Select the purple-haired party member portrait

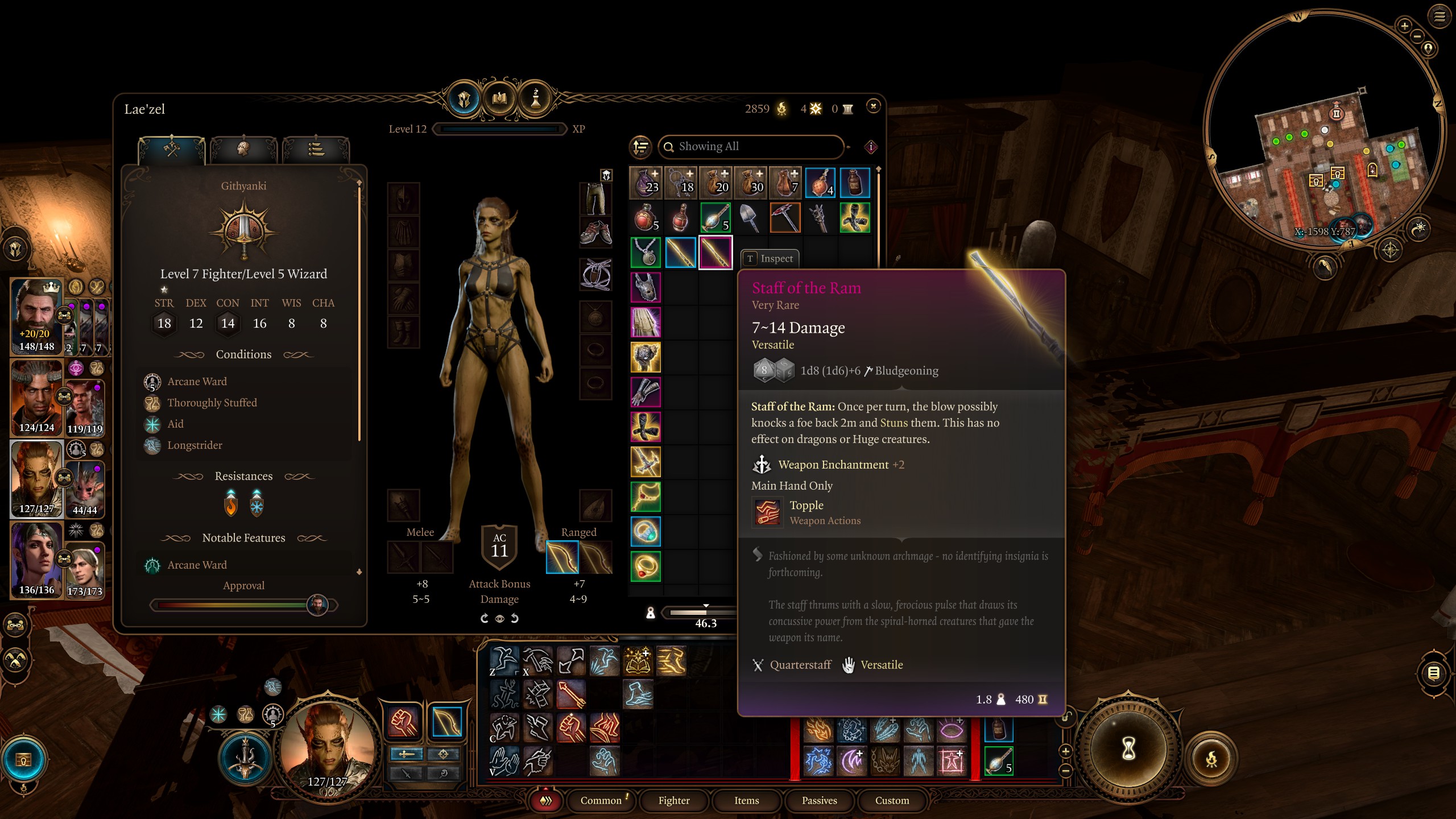pos(36,559)
